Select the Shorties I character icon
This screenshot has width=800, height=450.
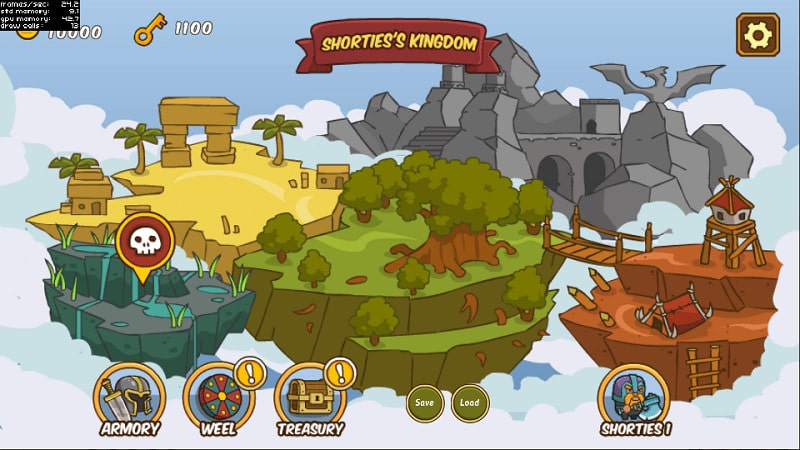(634, 398)
